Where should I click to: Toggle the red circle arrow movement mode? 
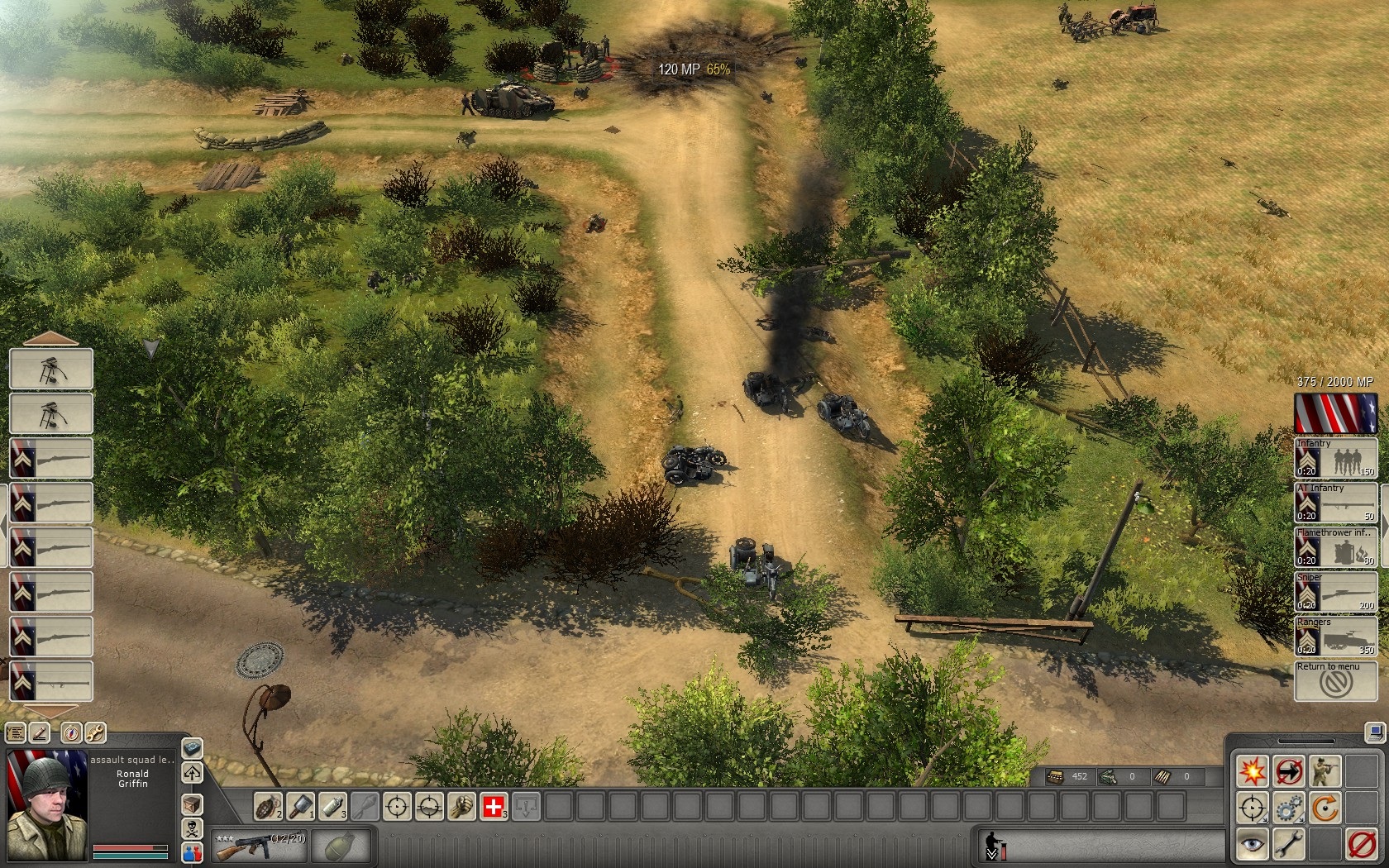coord(1288,771)
